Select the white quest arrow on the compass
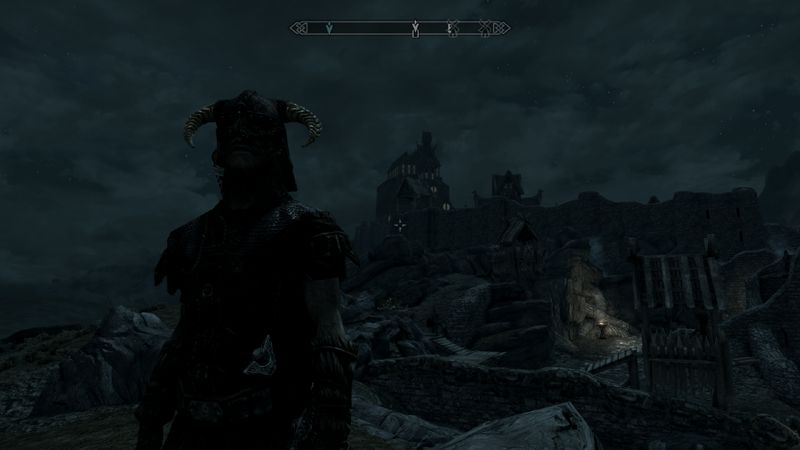Viewport: 800px width, 450px height. click(414, 27)
